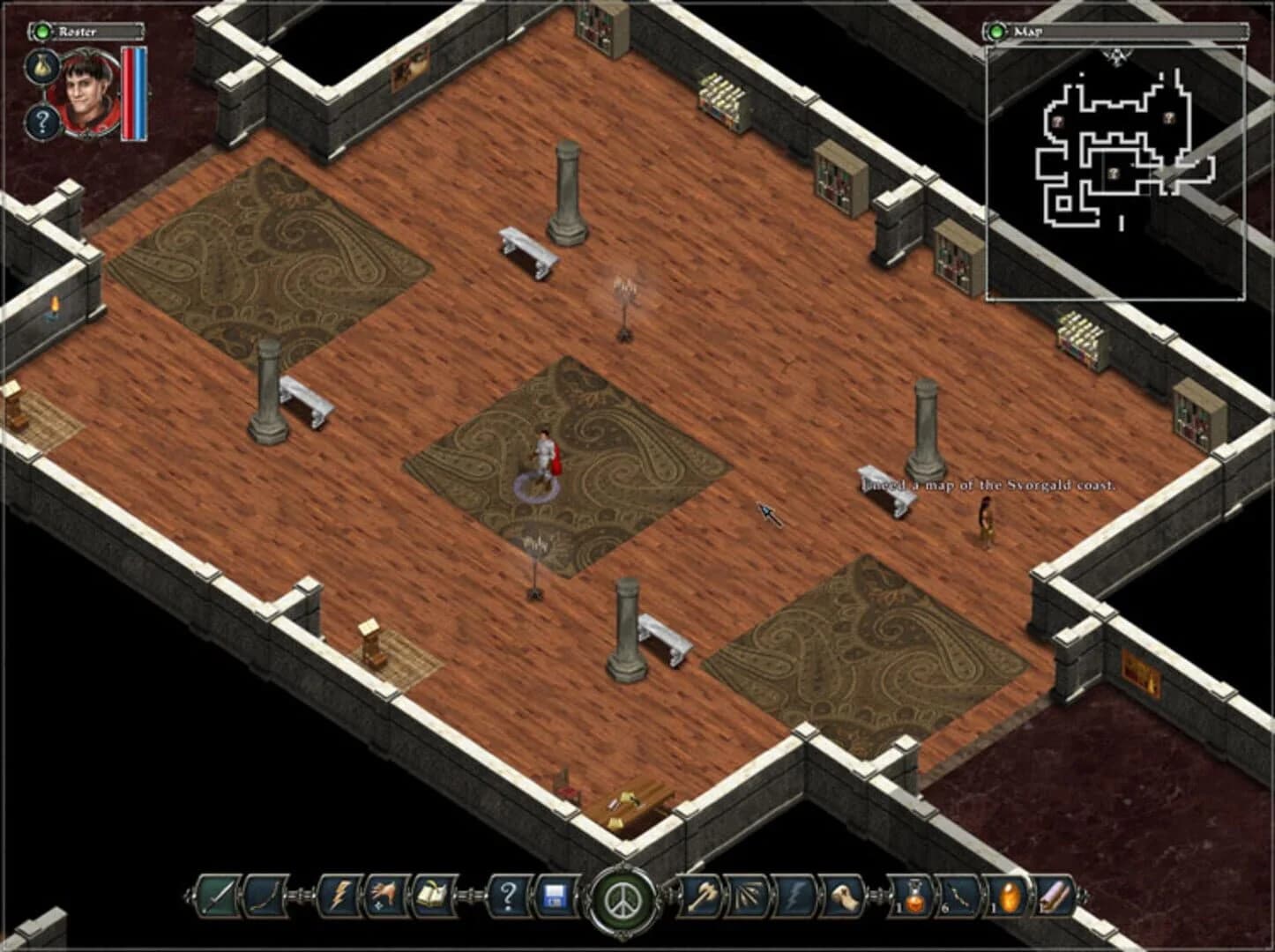Image resolution: width=1275 pixels, height=952 pixels.
Task: Toggle the Map panel's green orb
Action: [x=997, y=31]
